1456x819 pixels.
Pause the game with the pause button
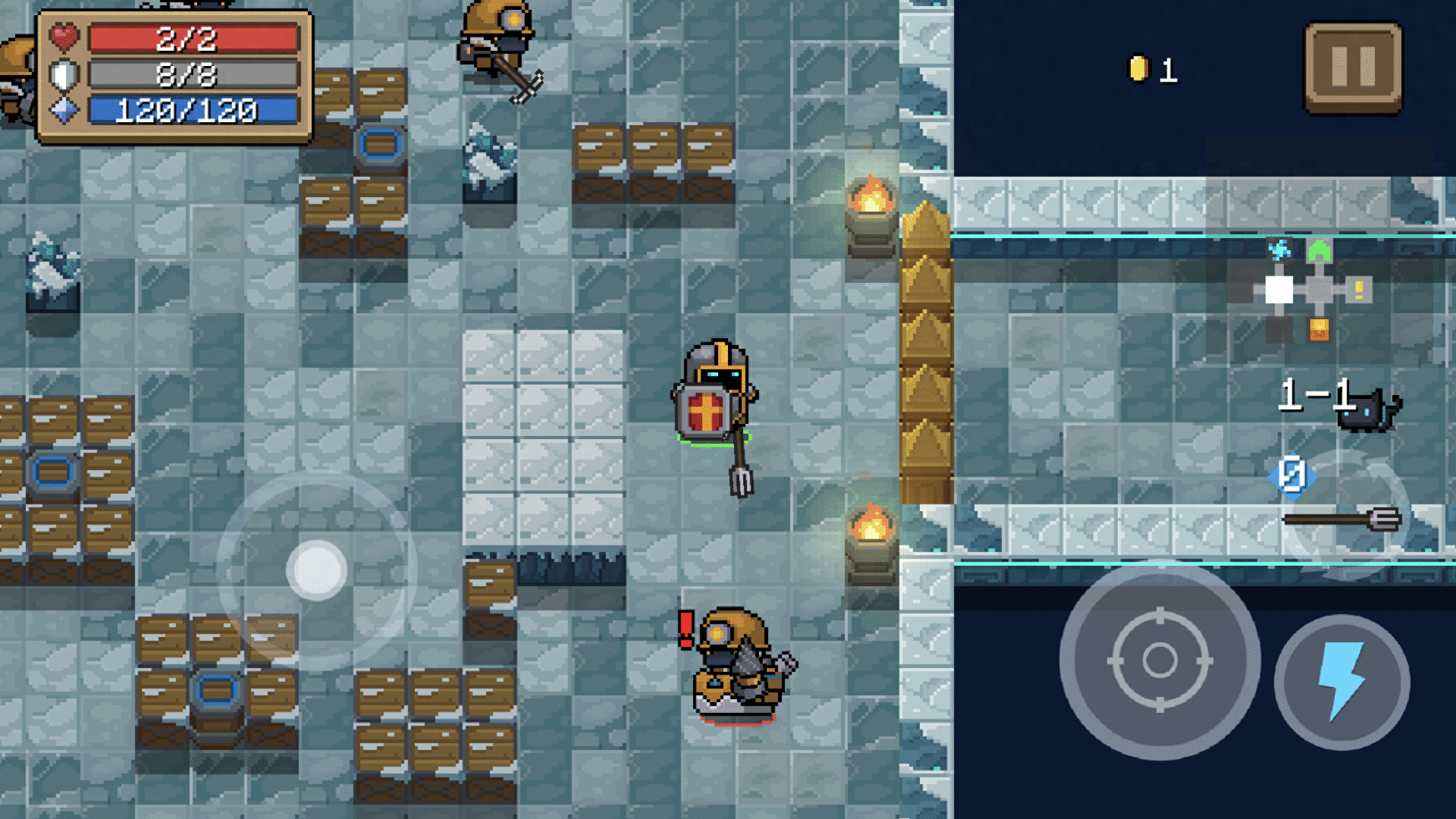tap(1353, 67)
